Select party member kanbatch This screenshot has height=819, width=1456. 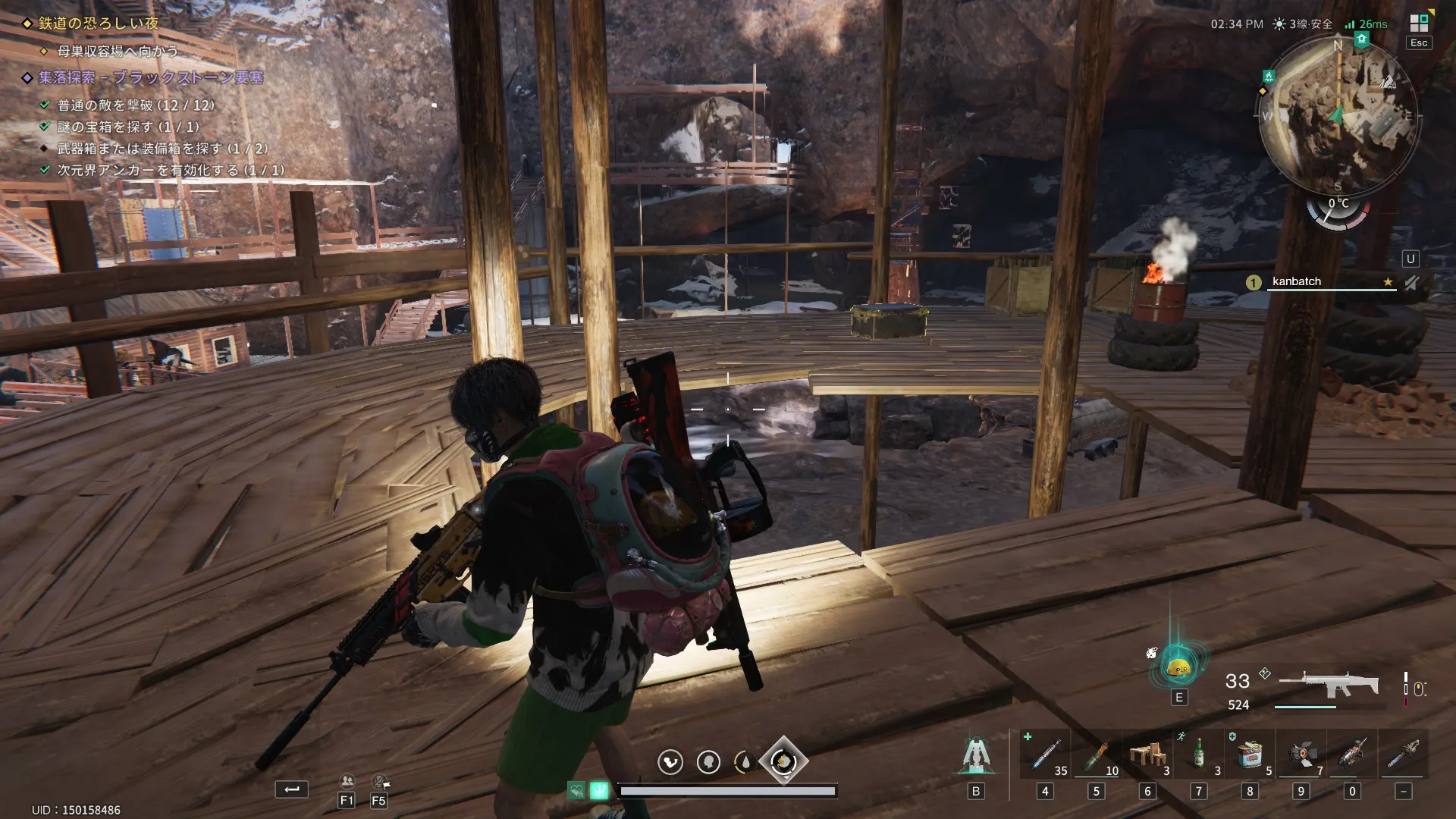pos(1296,281)
